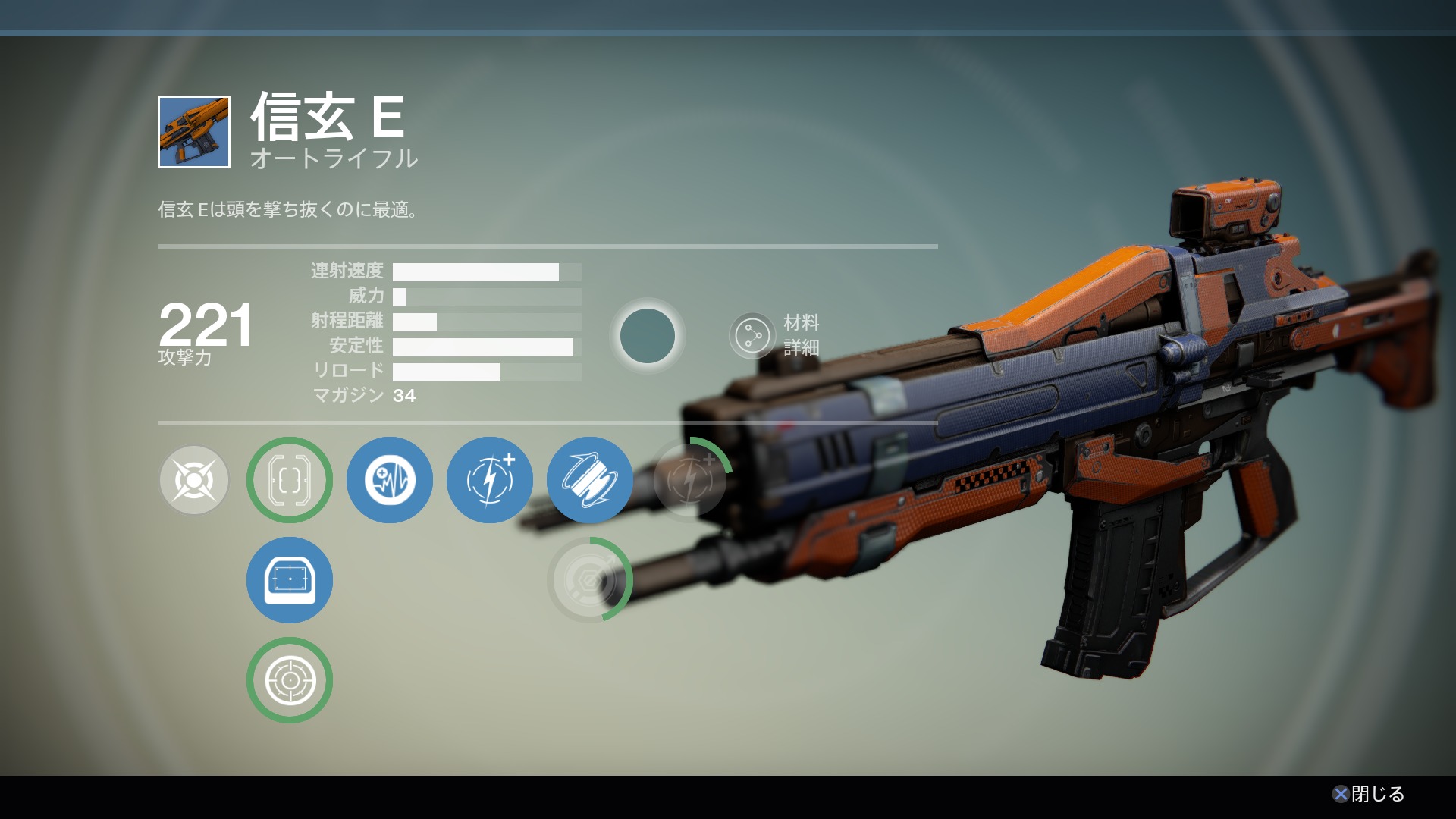Click the faded locked perk node with partial green ring
Screen dimensions: 1456x819
pyautogui.click(x=590, y=580)
